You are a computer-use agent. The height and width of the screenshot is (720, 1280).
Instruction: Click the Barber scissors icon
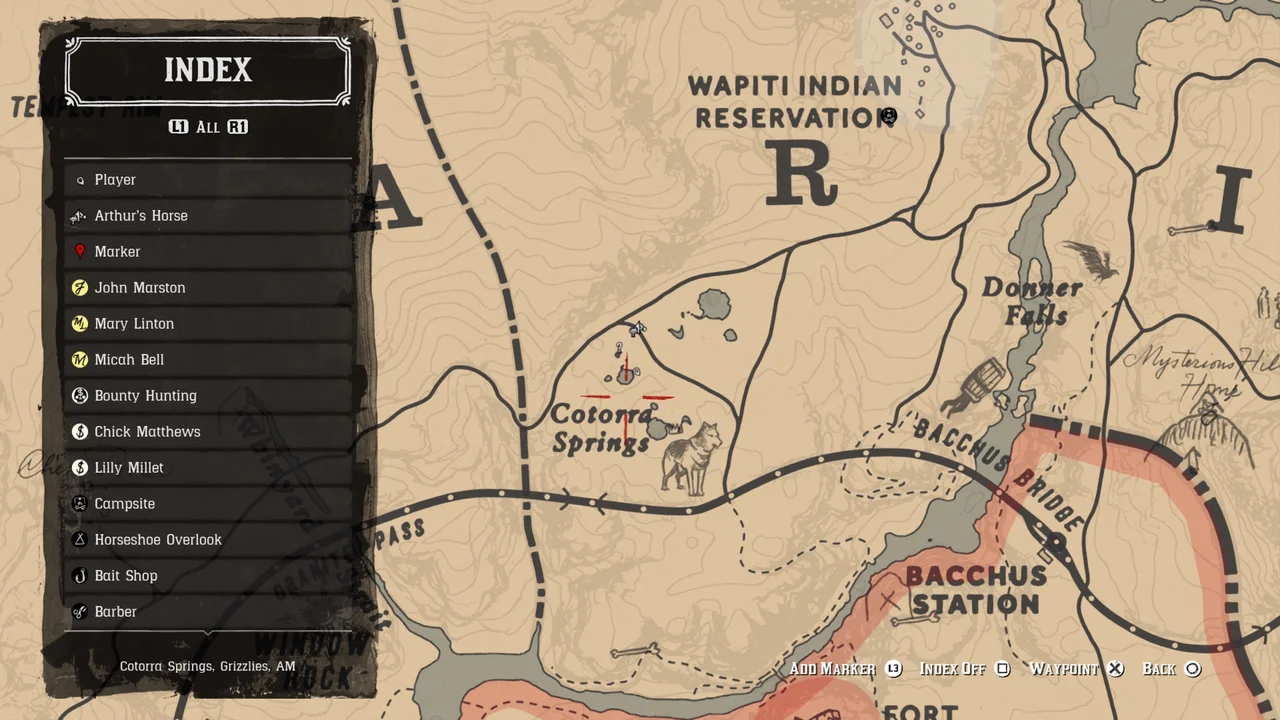(80, 611)
